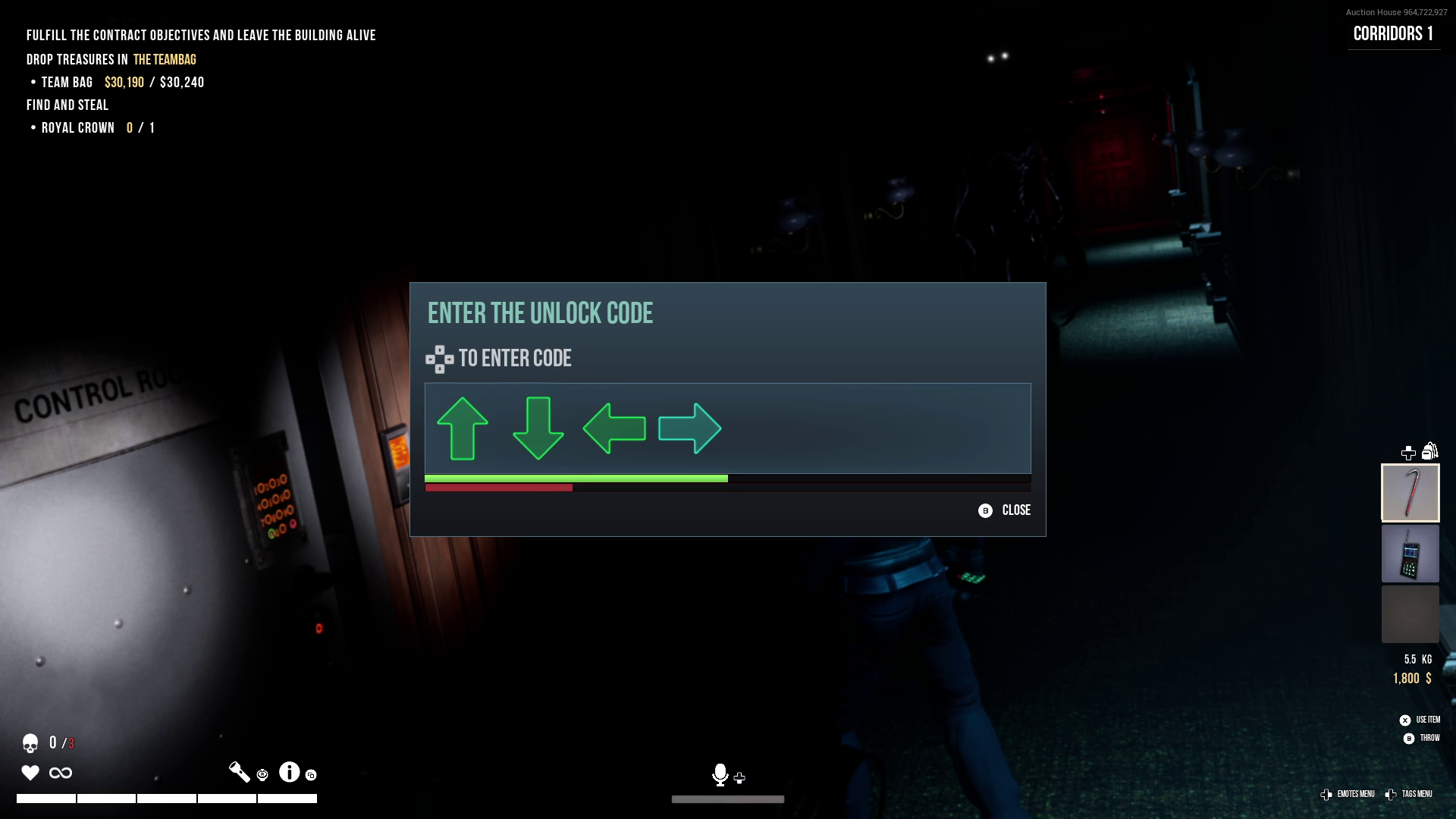Open the Emotes Menu
Image resolution: width=1456 pixels, height=819 pixels.
(1355, 794)
